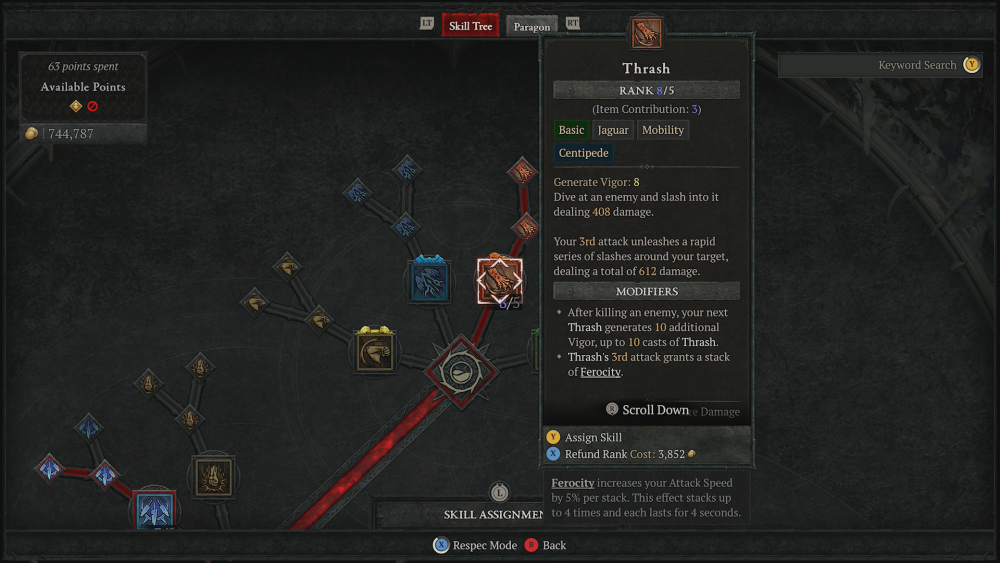The image size is (1000, 563).
Task: Refund Rank of Thrash
Action: point(597,454)
